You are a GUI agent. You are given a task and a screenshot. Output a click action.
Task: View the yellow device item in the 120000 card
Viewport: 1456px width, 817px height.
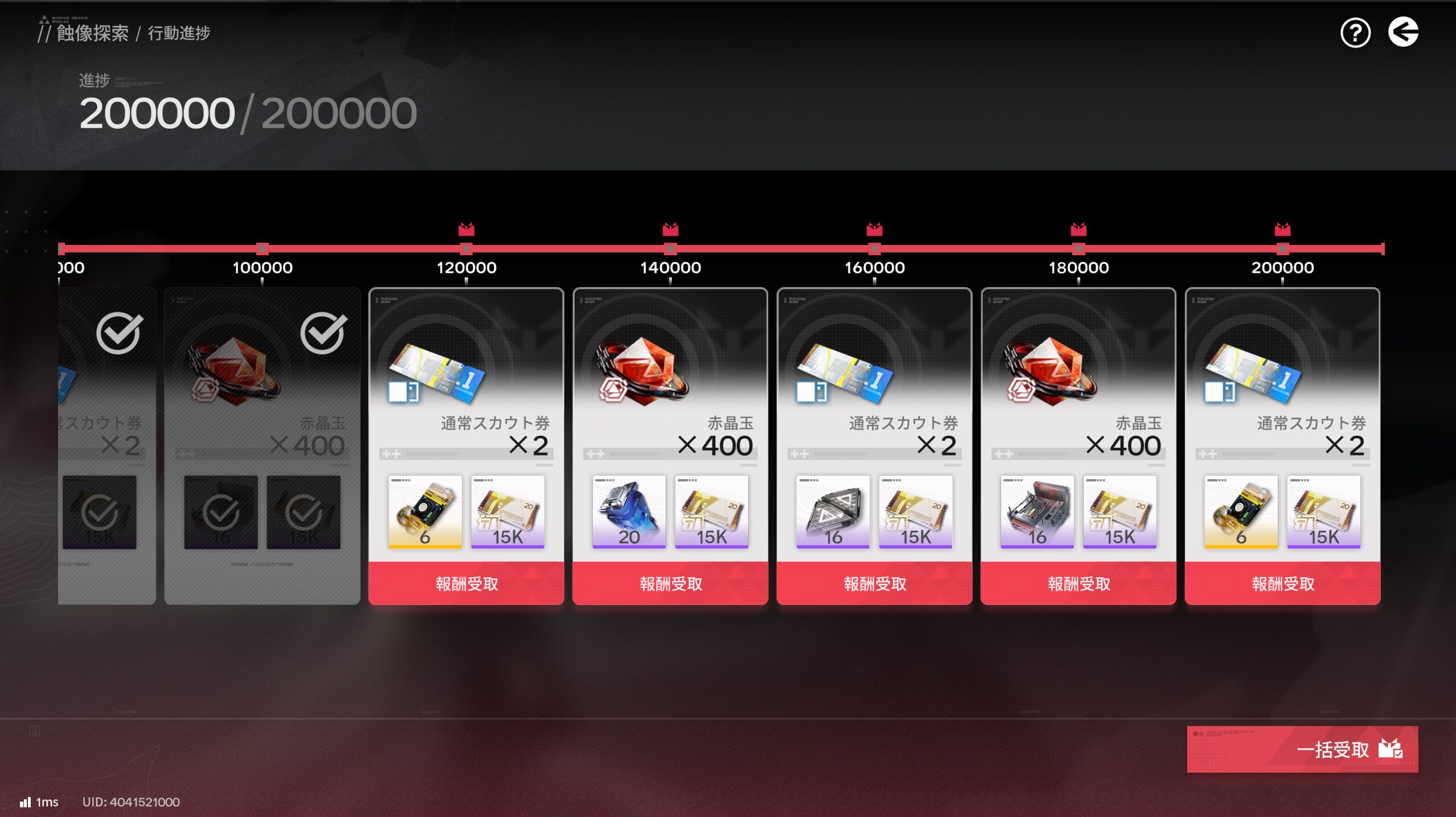[425, 512]
